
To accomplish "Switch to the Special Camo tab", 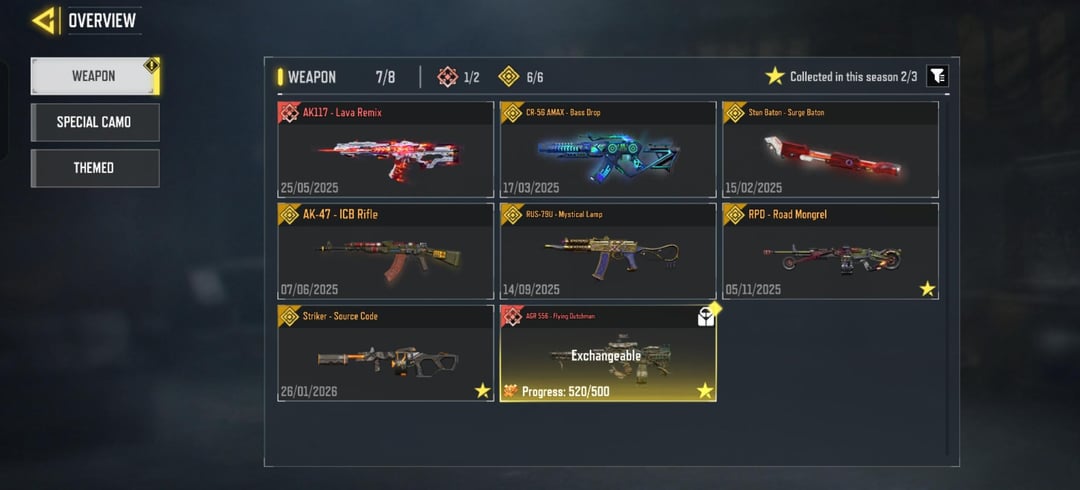I will click(94, 122).
